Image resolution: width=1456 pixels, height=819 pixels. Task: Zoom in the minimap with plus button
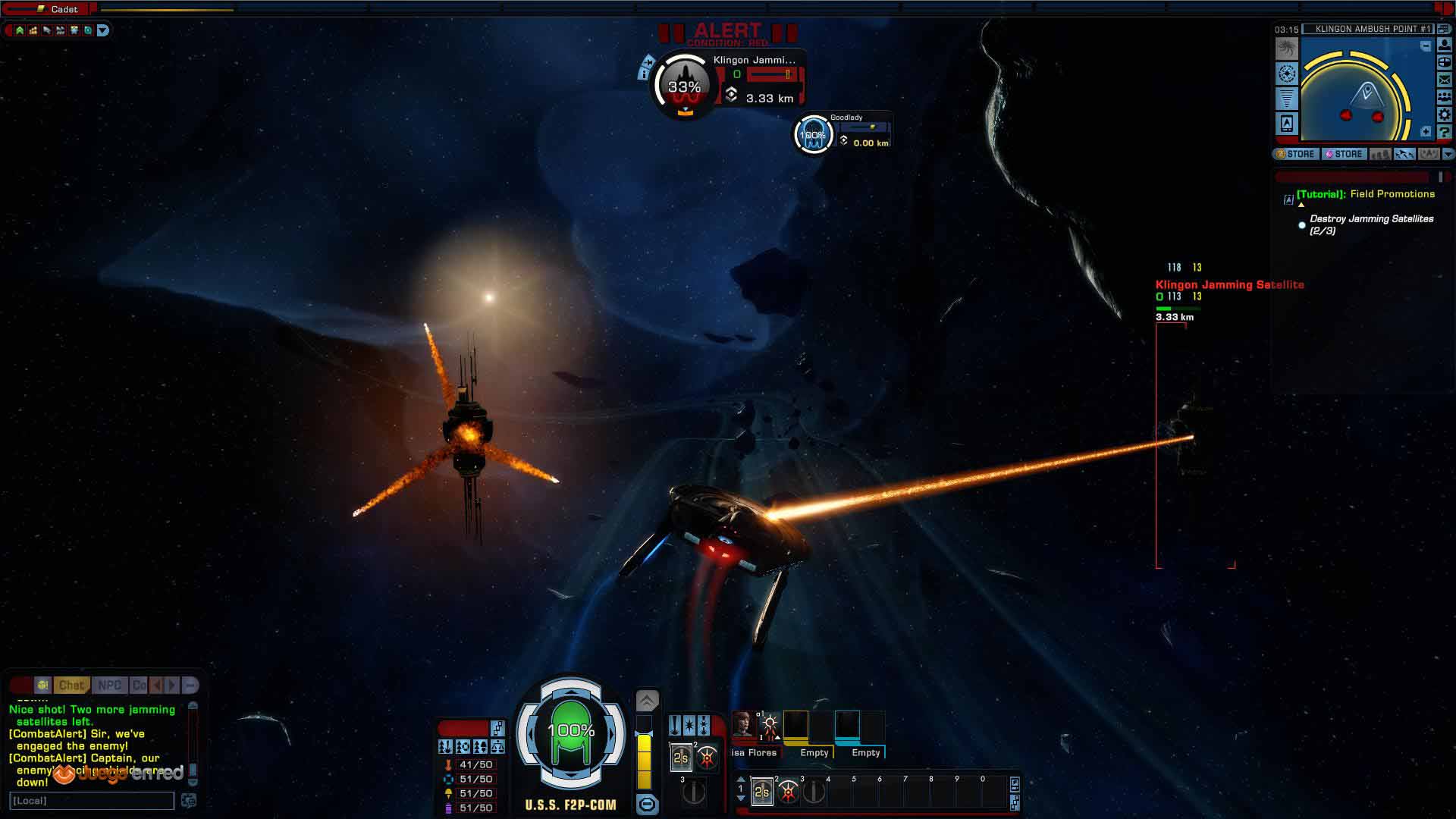[x=1426, y=132]
